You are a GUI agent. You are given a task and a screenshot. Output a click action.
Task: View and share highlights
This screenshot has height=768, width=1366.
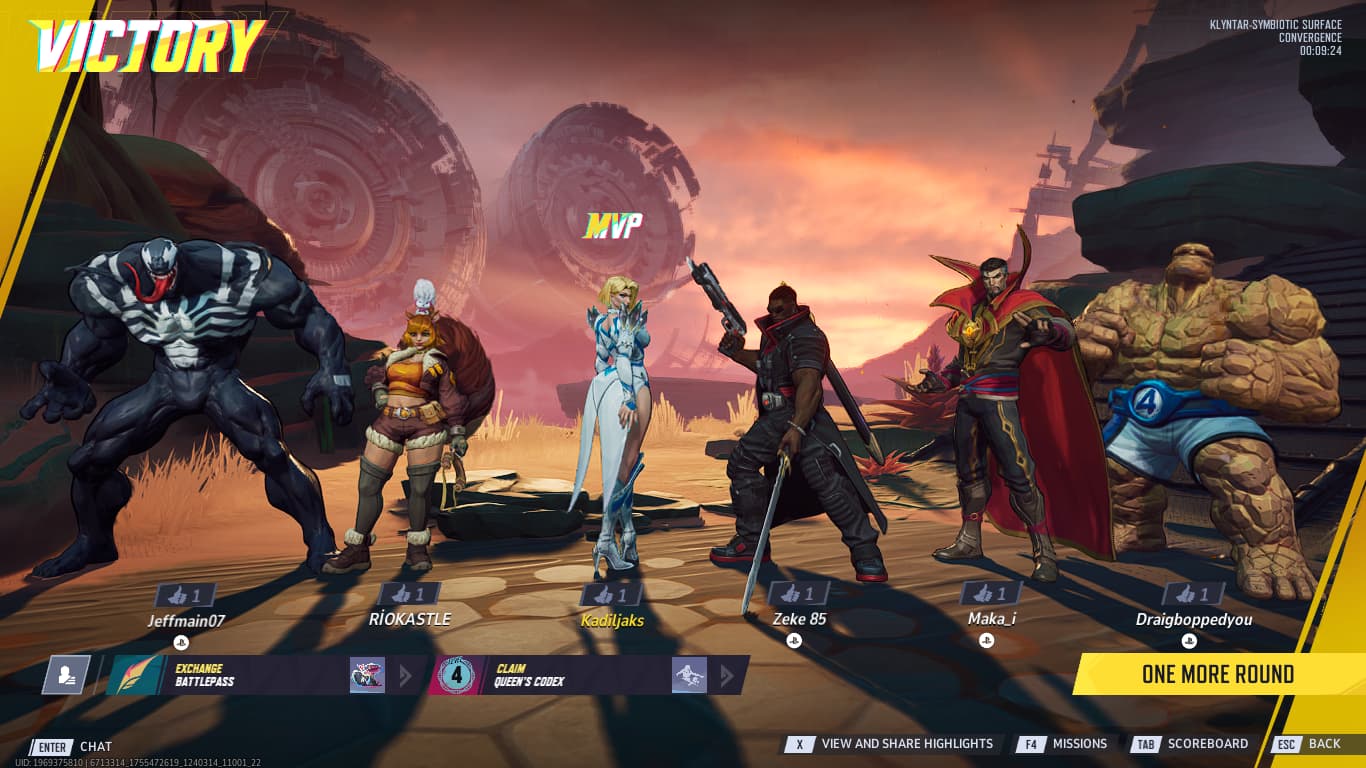pos(895,744)
